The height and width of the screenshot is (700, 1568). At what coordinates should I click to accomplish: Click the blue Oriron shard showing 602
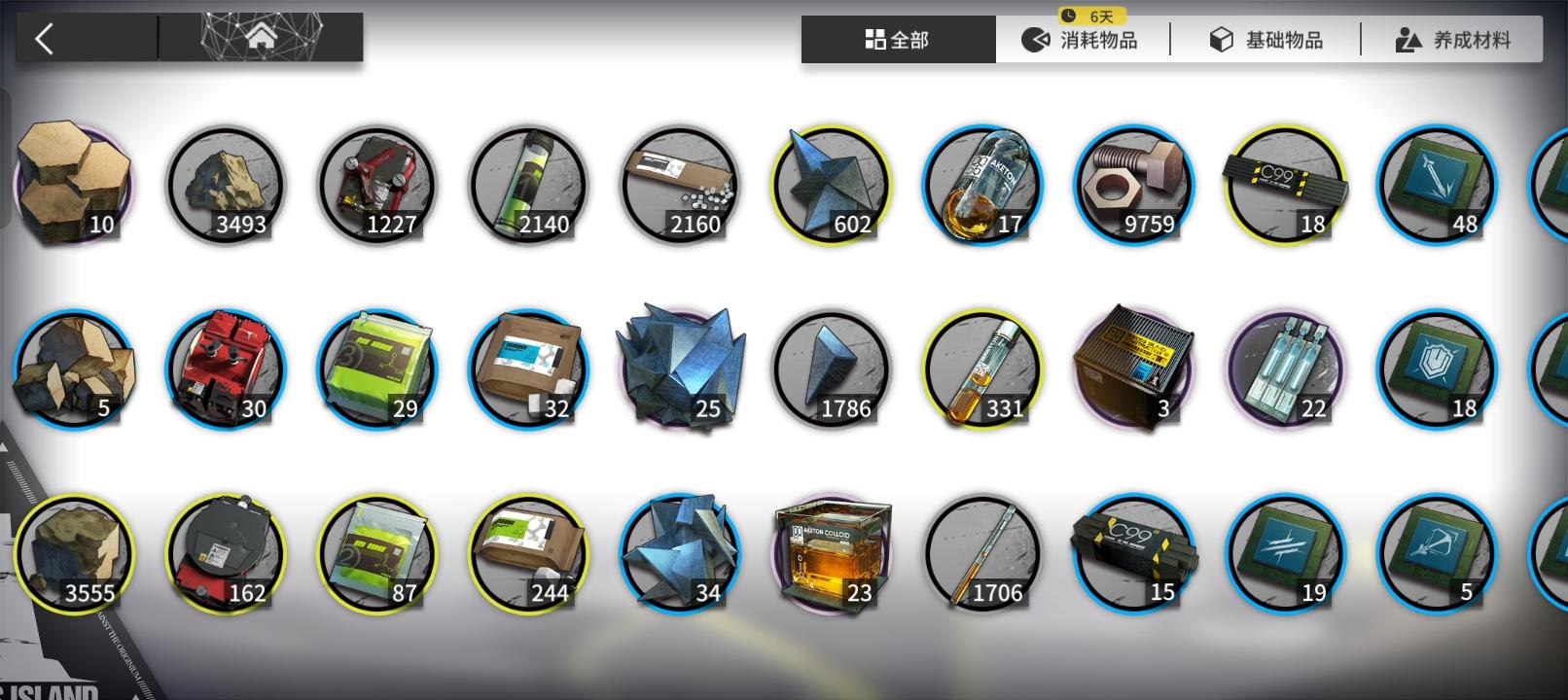tap(832, 185)
